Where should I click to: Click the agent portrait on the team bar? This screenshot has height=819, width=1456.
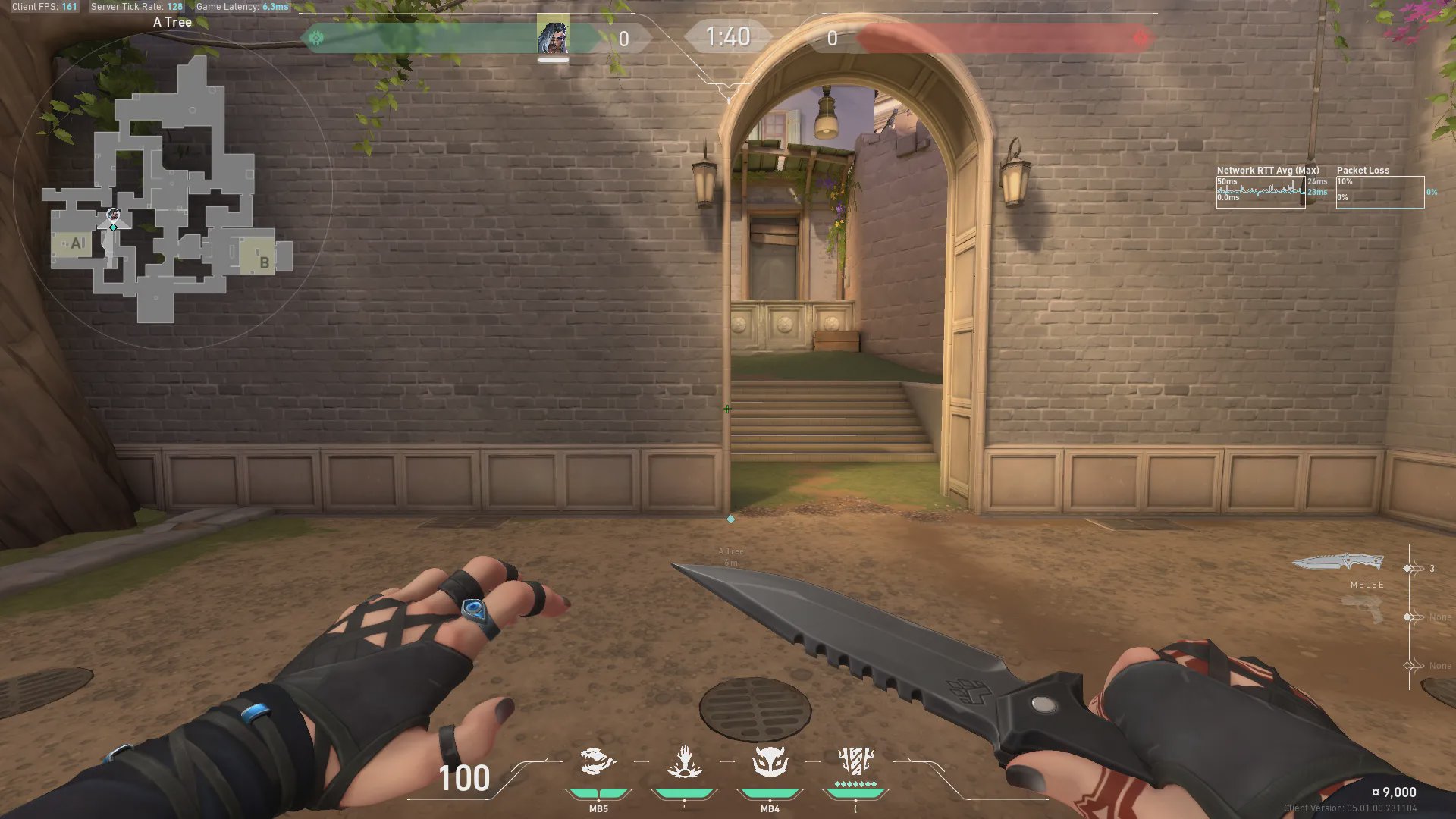553,36
